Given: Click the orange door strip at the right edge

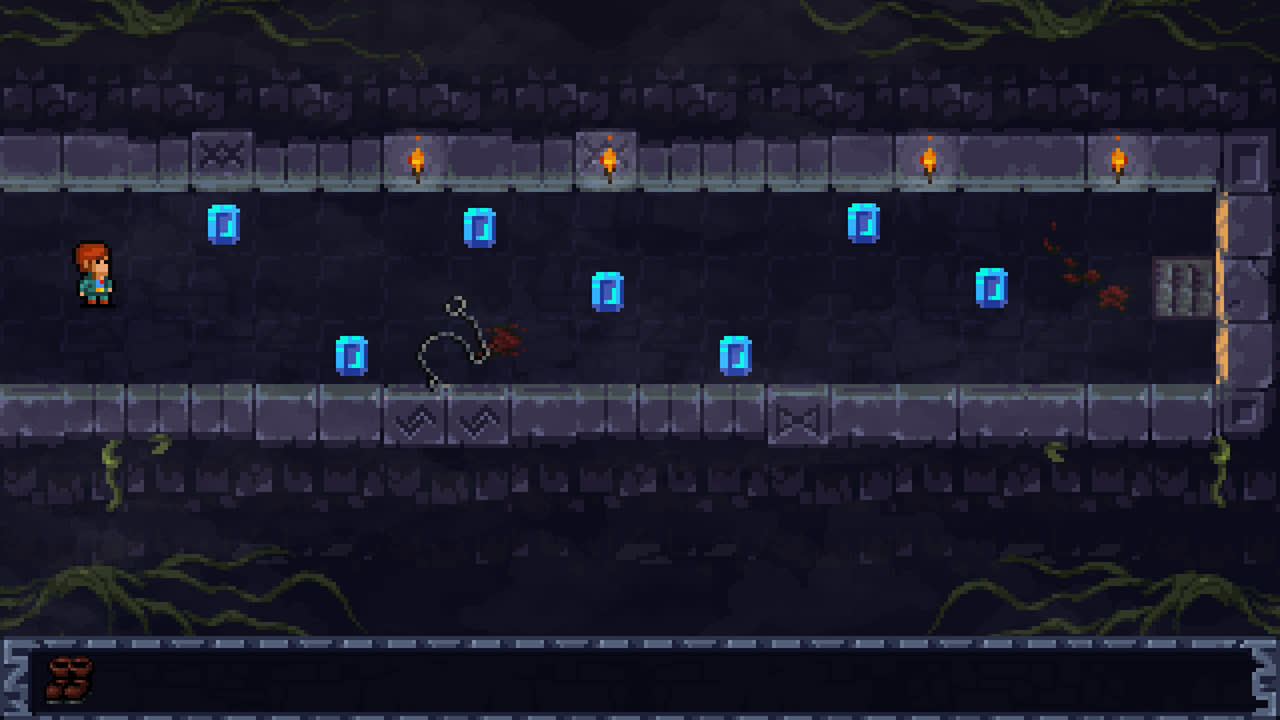Looking at the screenshot, I should 1222,290.
